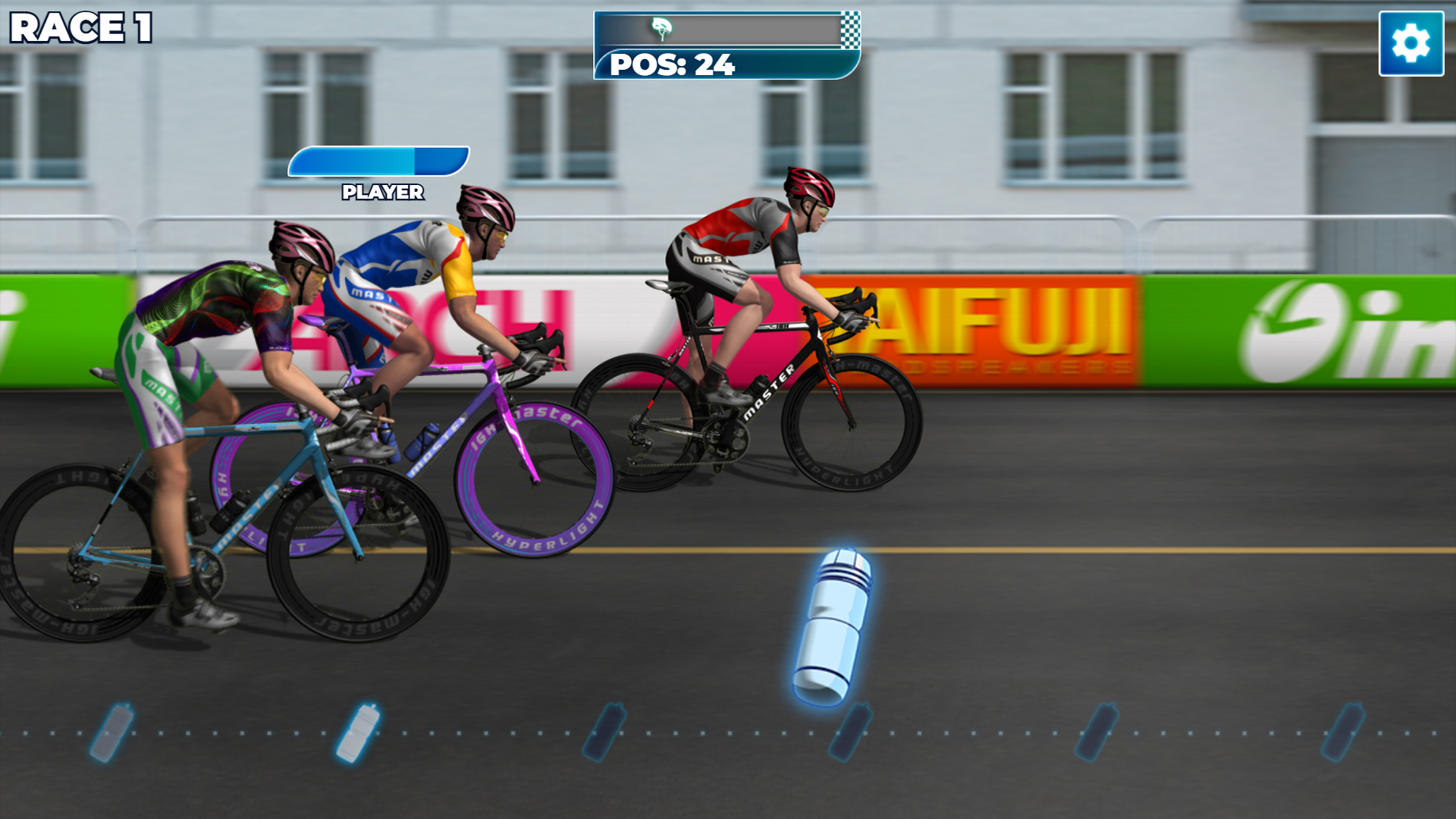Click the POS: 24 position indicator
Viewport: 1456px width, 819px height.
(x=673, y=67)
